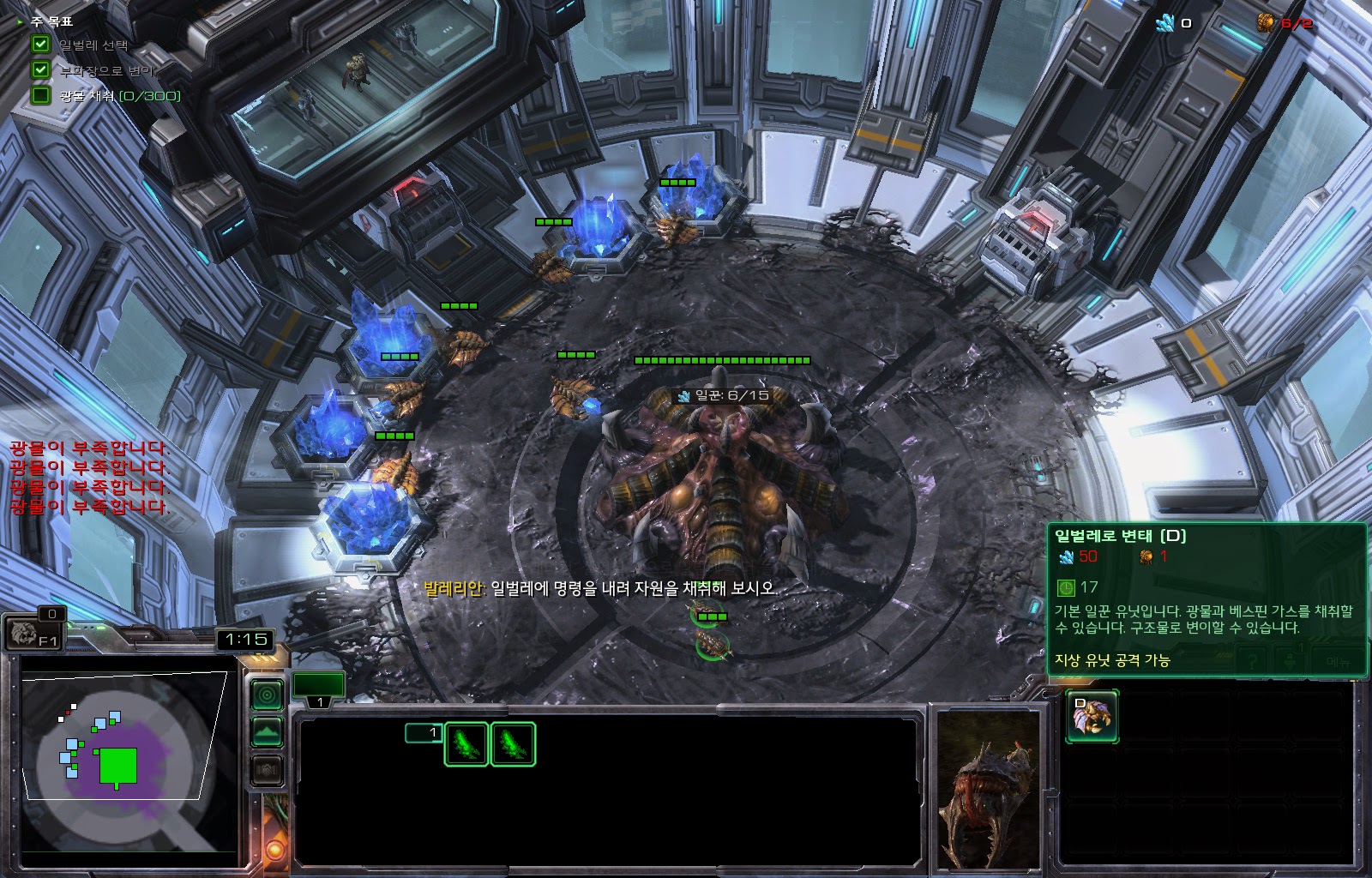Select selection page 1 tab

click(424, 733)
